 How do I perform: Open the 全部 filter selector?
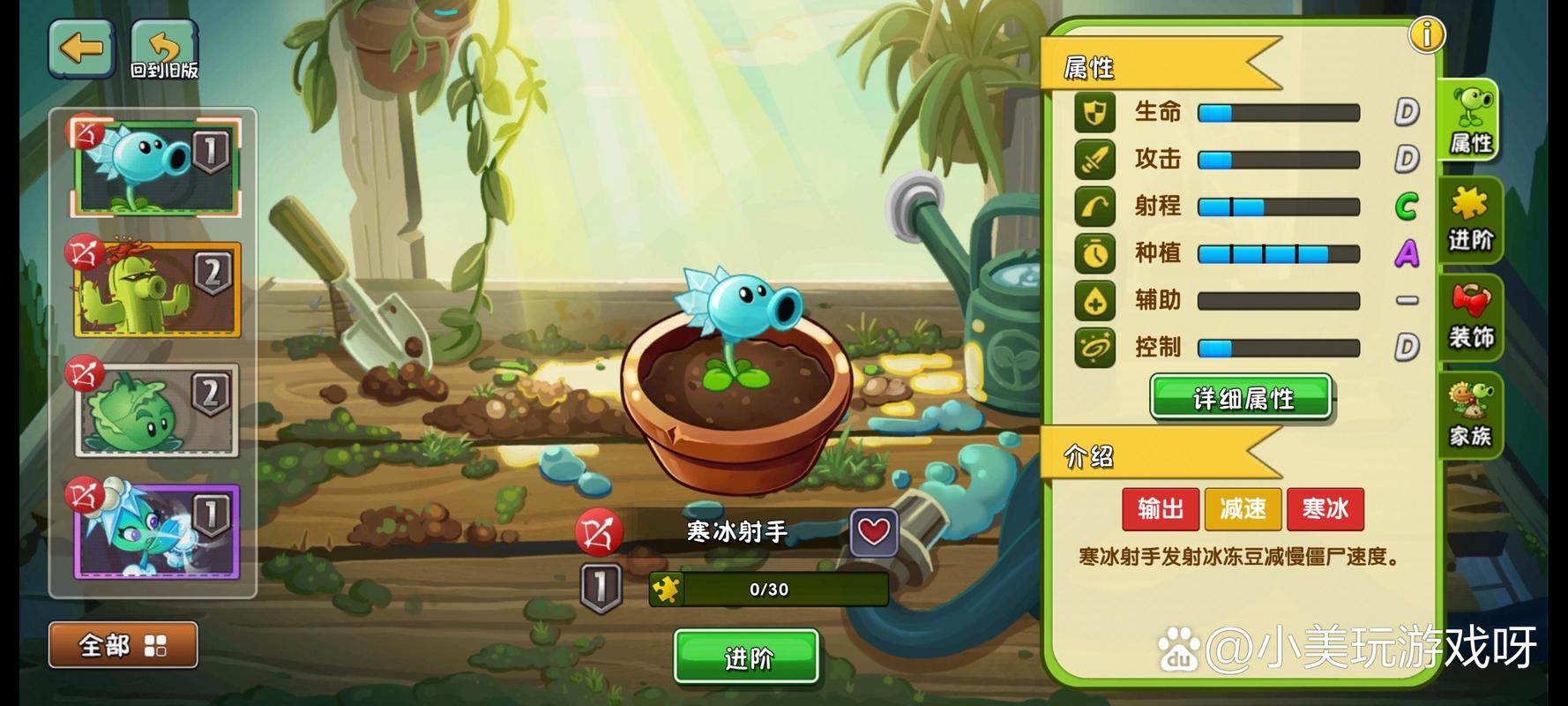123,645
